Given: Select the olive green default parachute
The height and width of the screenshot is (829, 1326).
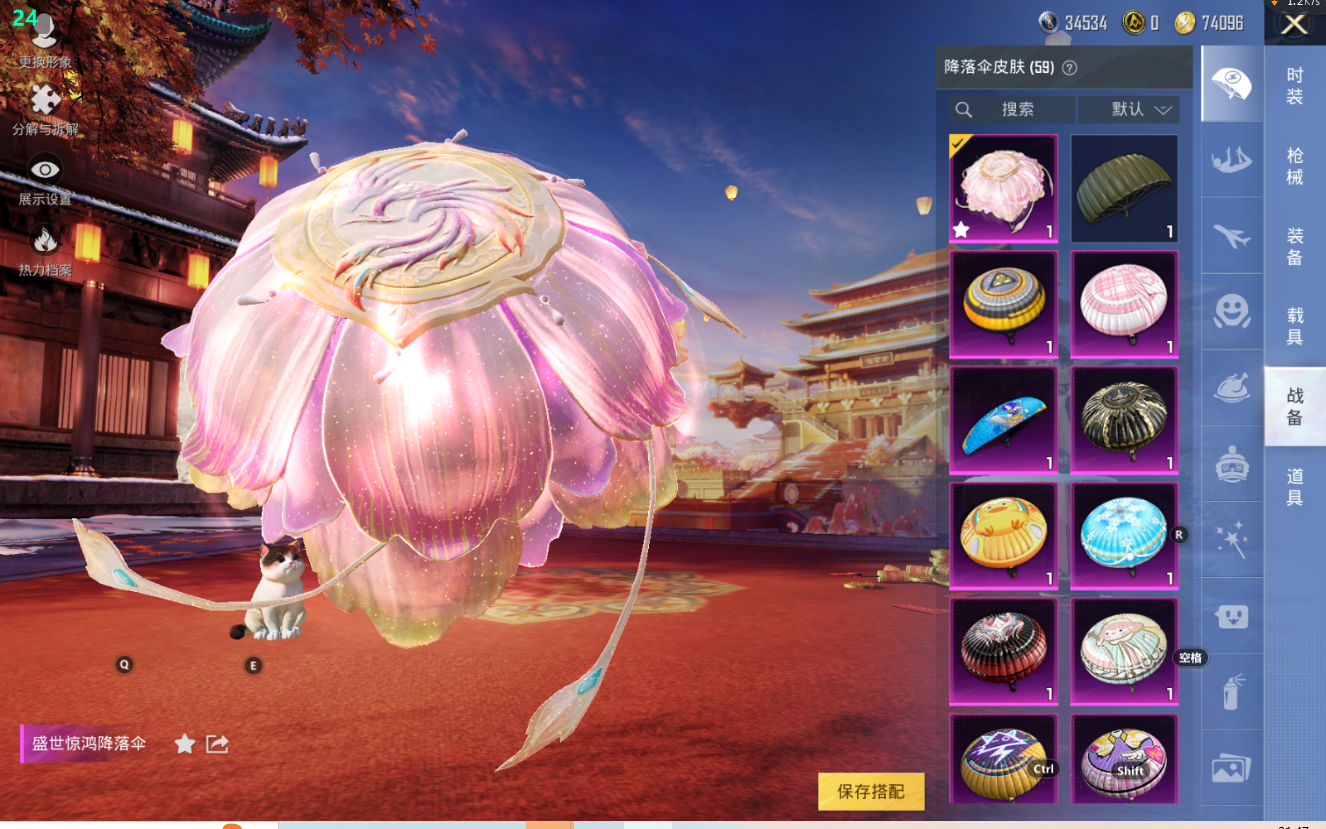Looking at the screenshot, I should click(1124, 189).
